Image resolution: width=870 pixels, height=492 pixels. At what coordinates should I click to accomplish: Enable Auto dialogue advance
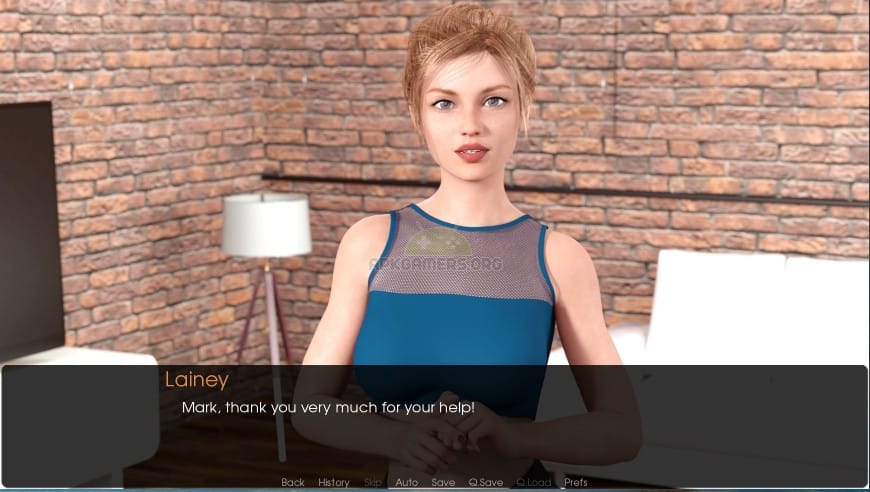407,483
